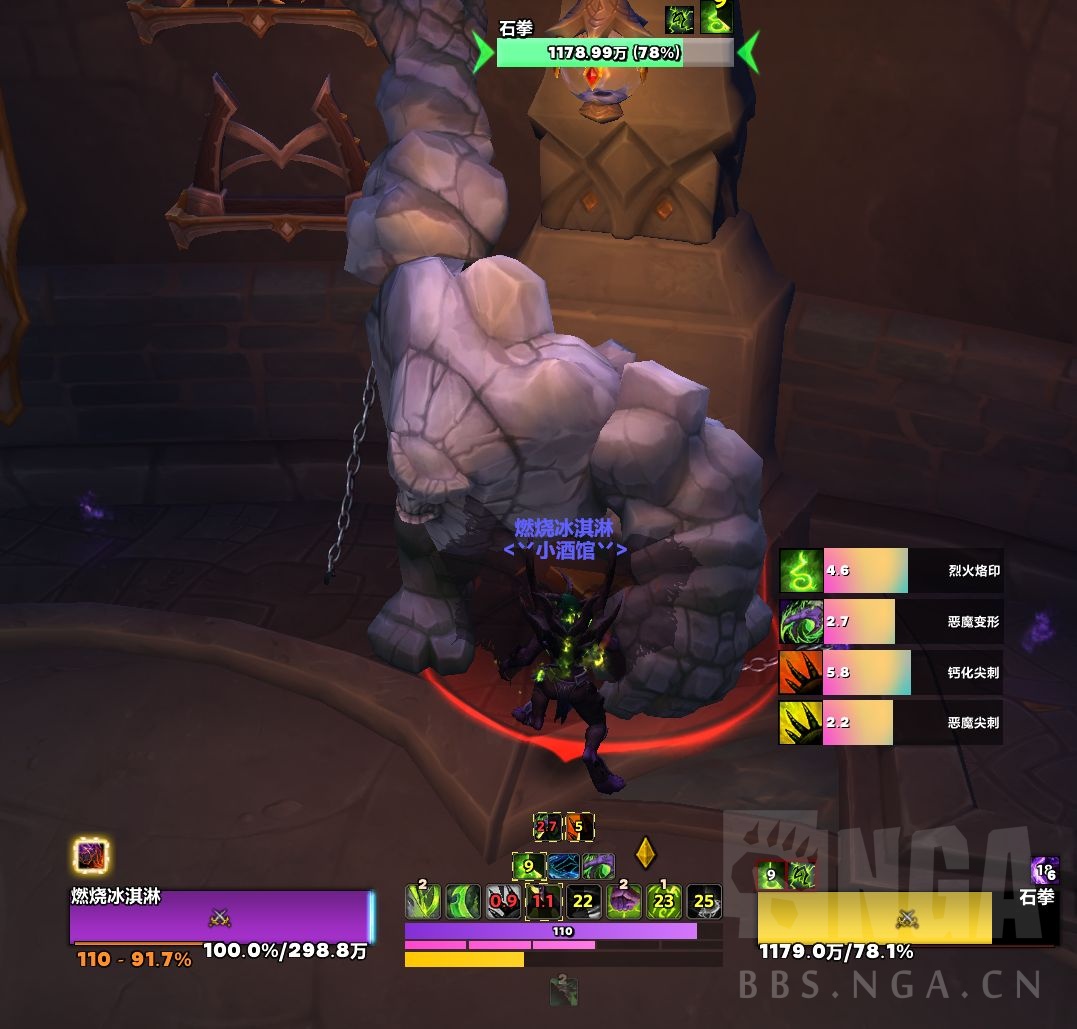The height and width of the screenshot is (1029, 1077).
Task: Select the 燃烧冰淇淋 player unit frame
Action: pyautogui.click(x=220, y=917)
